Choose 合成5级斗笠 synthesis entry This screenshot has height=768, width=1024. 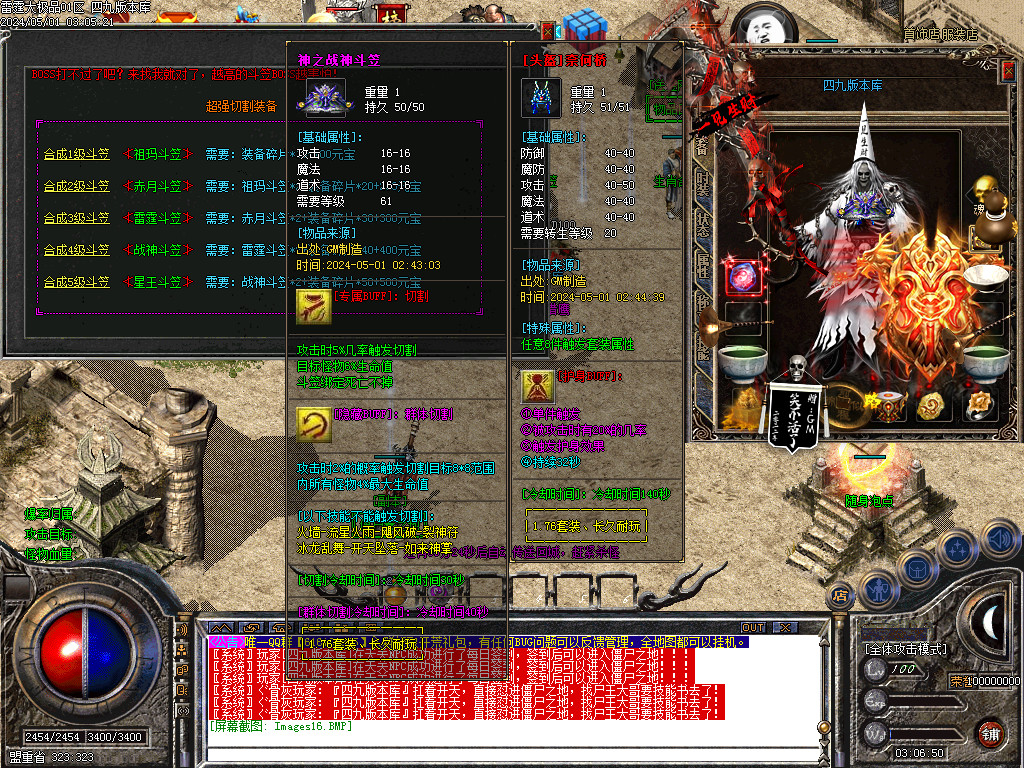[76, 282]
